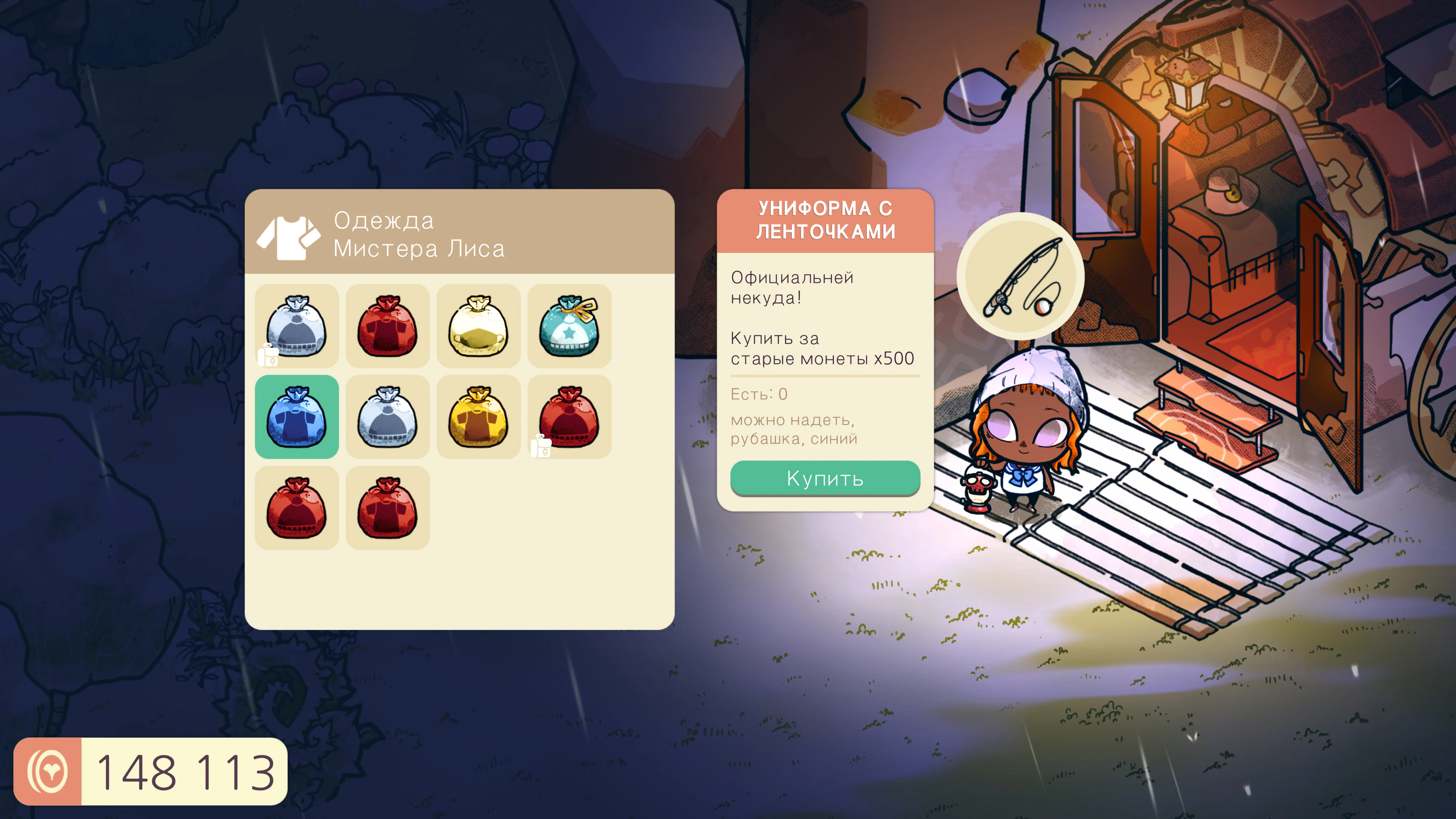Select the red hat bag in the bottom row
This screenshot has width=1456, height=819.
pyautogui.click(x=297, y=507)
